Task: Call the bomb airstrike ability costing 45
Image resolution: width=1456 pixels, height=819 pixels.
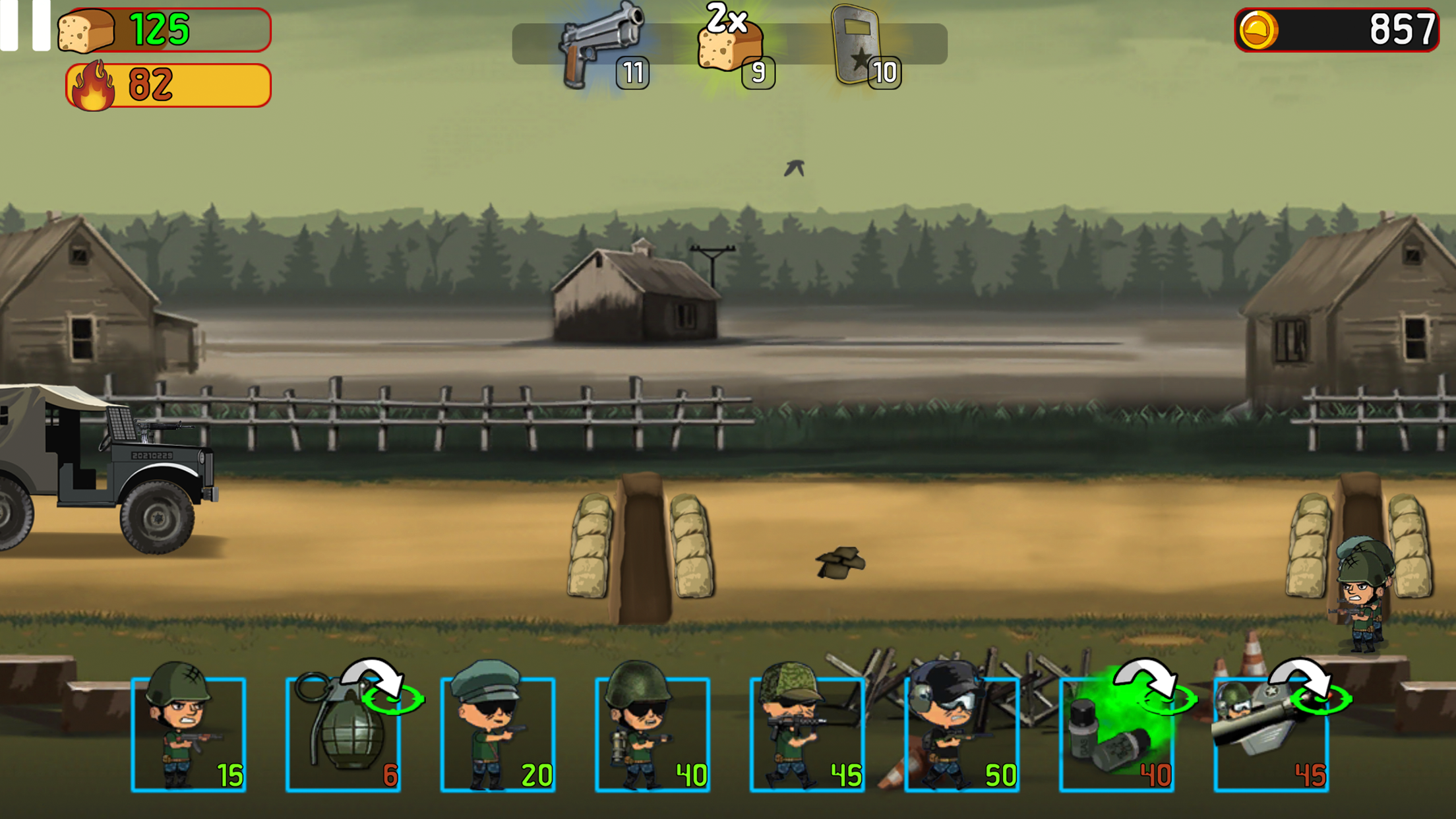Action: [x=1271, y=733]
